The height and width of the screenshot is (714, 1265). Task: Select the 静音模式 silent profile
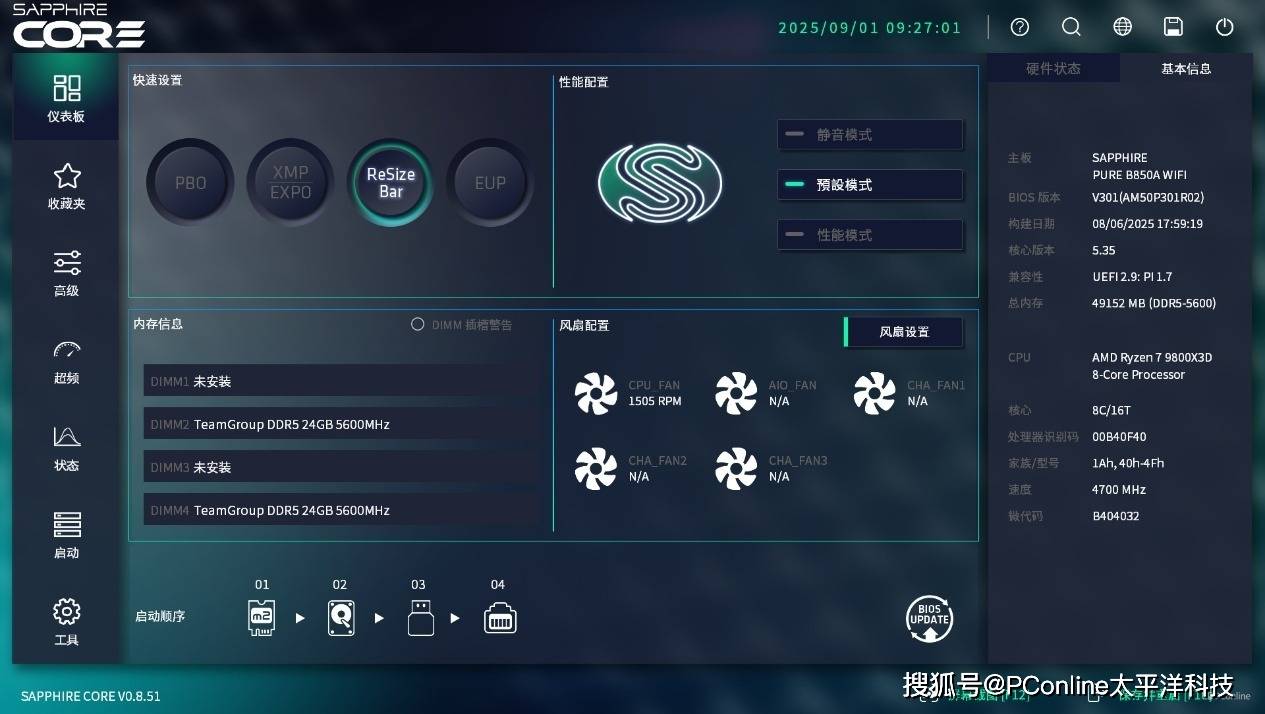pos(870,135)
